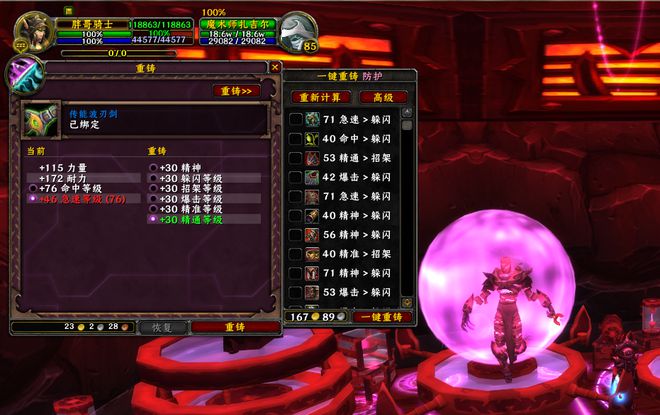The height and width of the screenshot is (415, 660).
Task: Choose the +30 精神 reforge option
Action: tap(153, 167)
